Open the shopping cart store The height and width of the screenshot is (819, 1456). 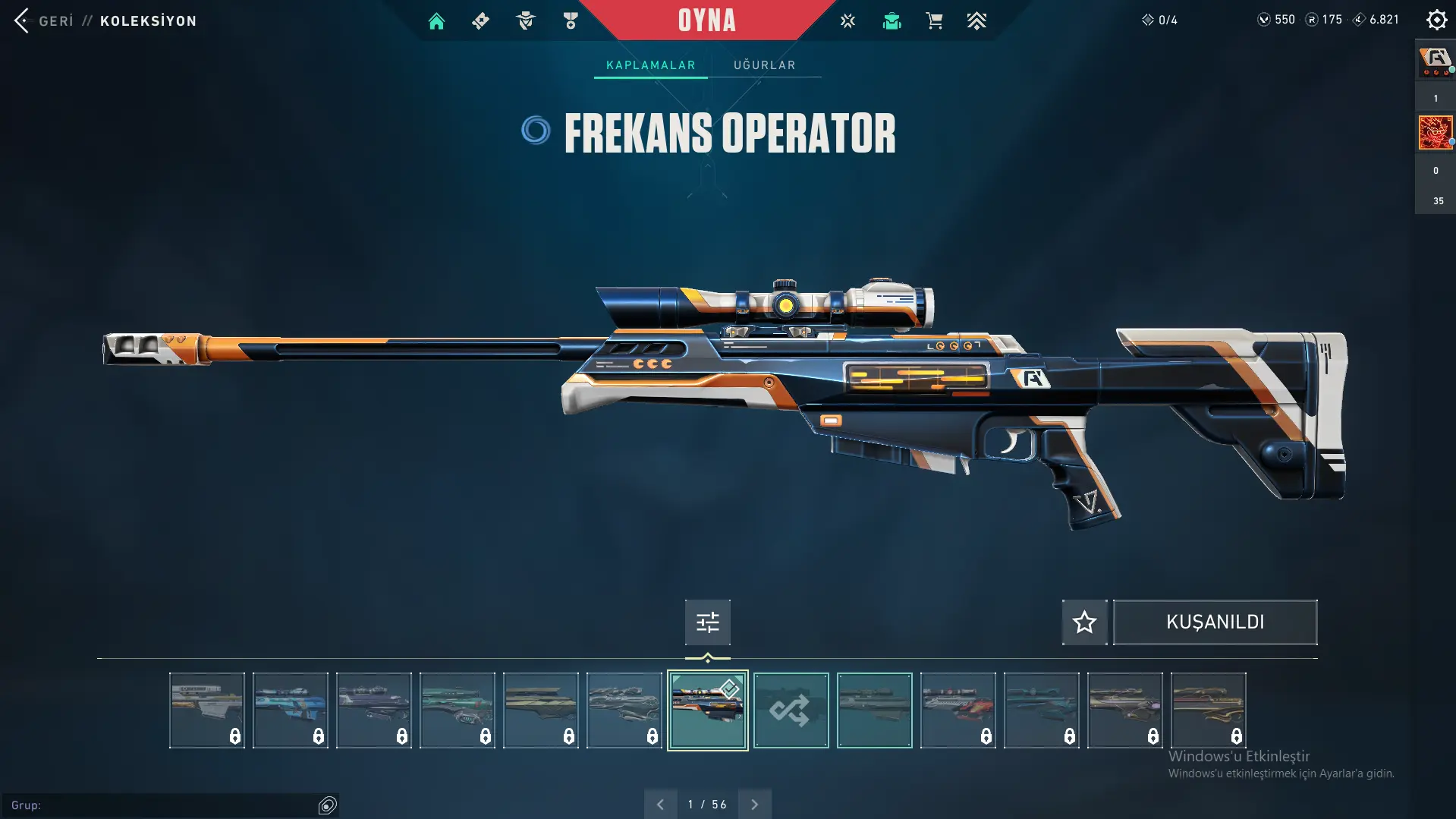tap(934, 21)
